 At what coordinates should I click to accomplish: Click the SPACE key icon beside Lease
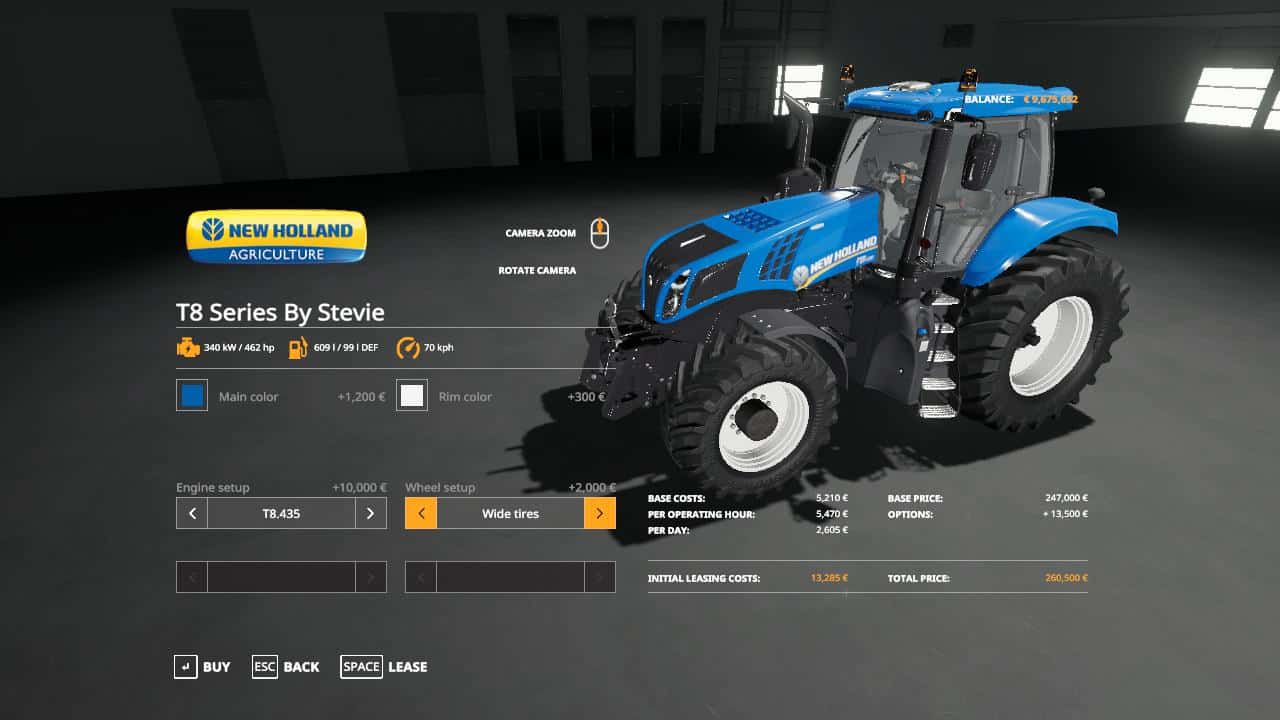361,667
